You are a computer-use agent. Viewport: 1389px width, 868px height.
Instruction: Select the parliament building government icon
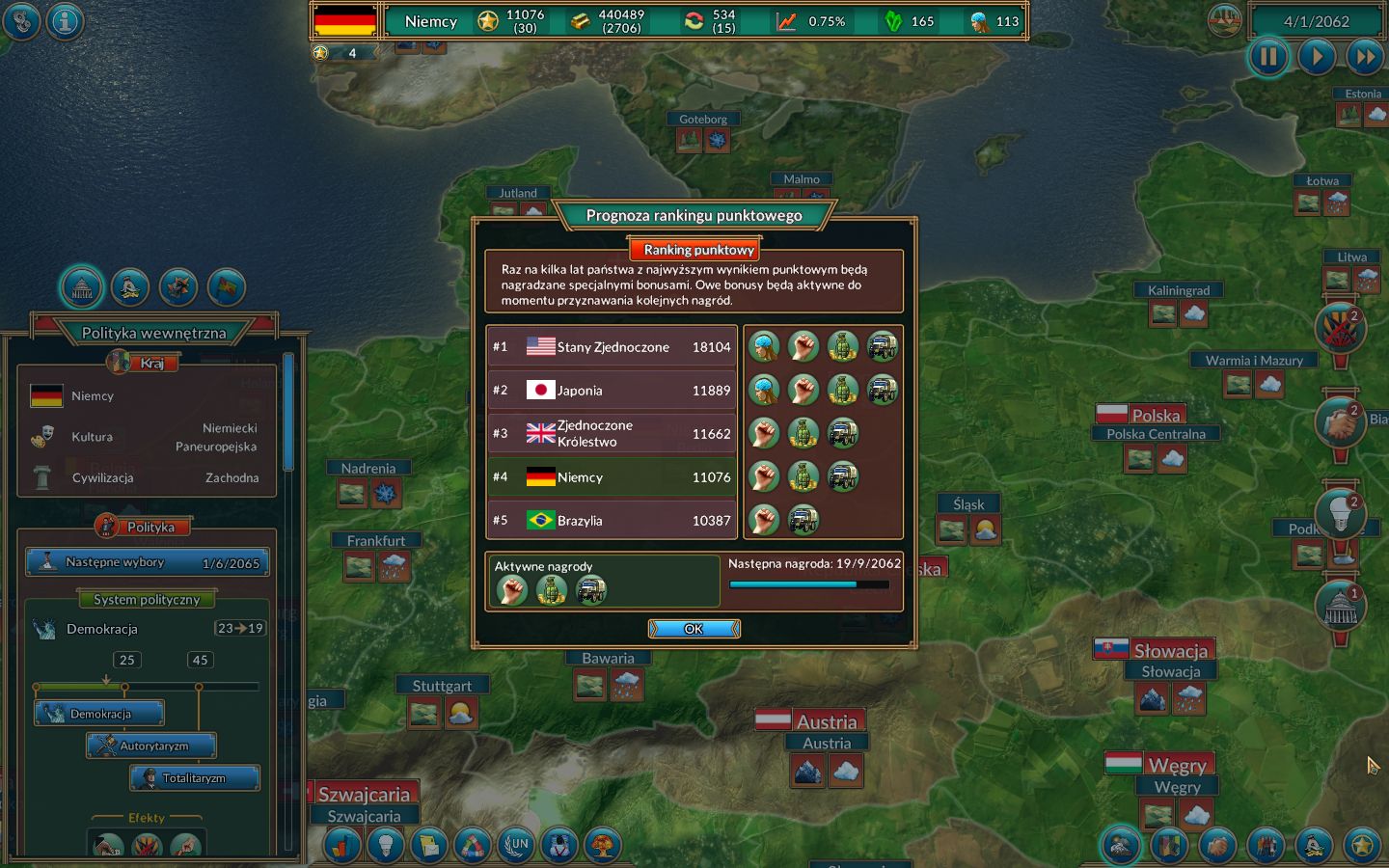[81, 286]
